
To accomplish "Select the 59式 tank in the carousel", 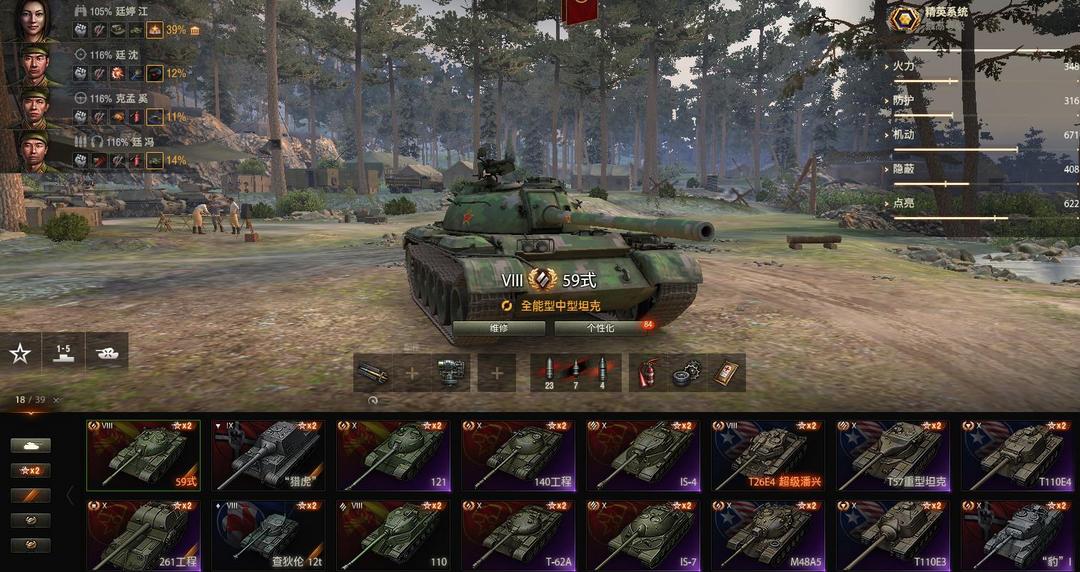I will (143, 454).
